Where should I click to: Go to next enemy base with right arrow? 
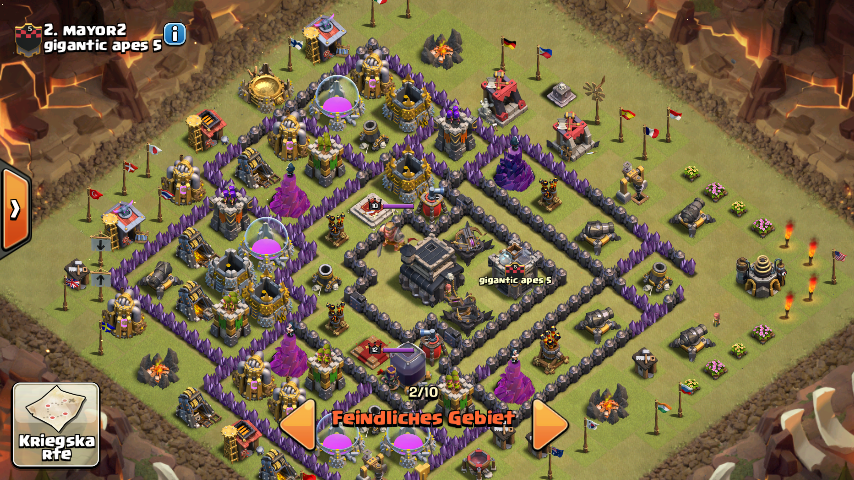click(549, 425)
